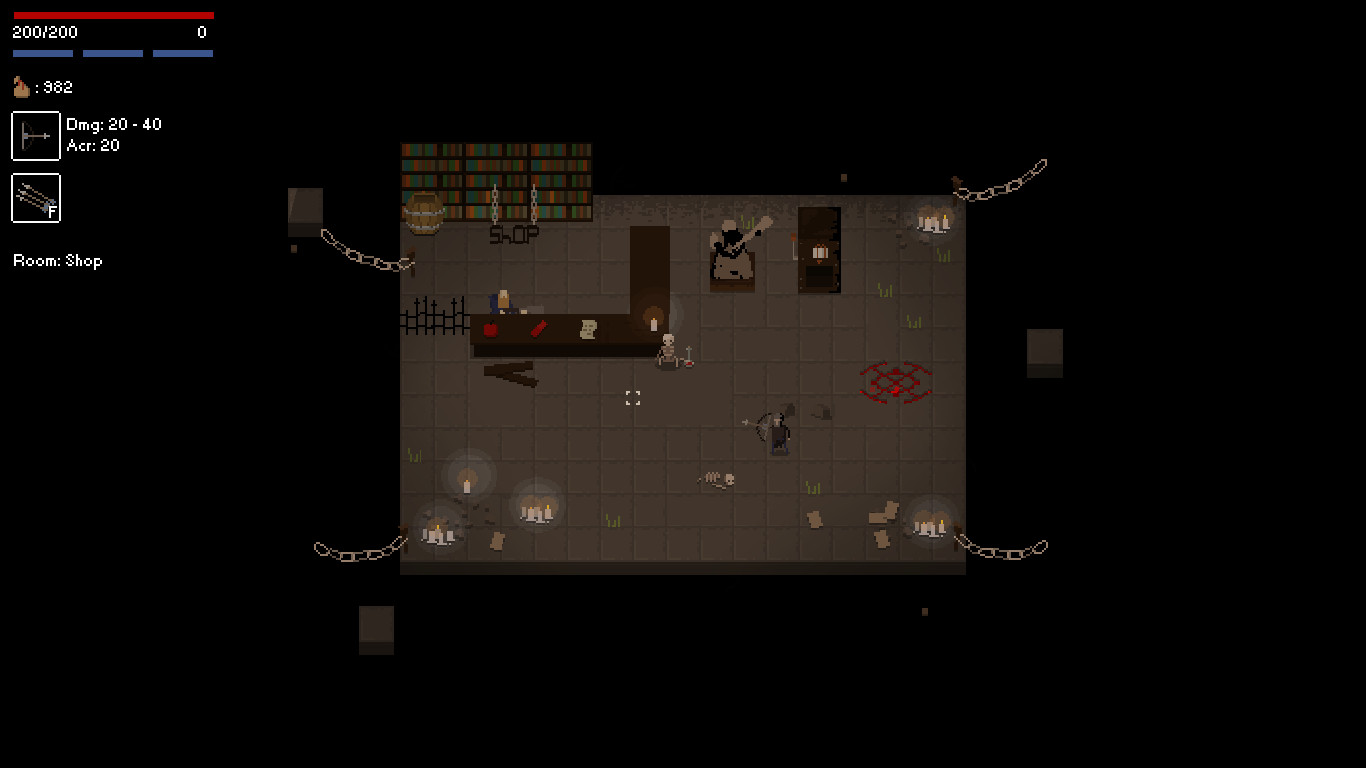
Task: Open the dark wardrobe with the book inside
Action: coord(818,250)
